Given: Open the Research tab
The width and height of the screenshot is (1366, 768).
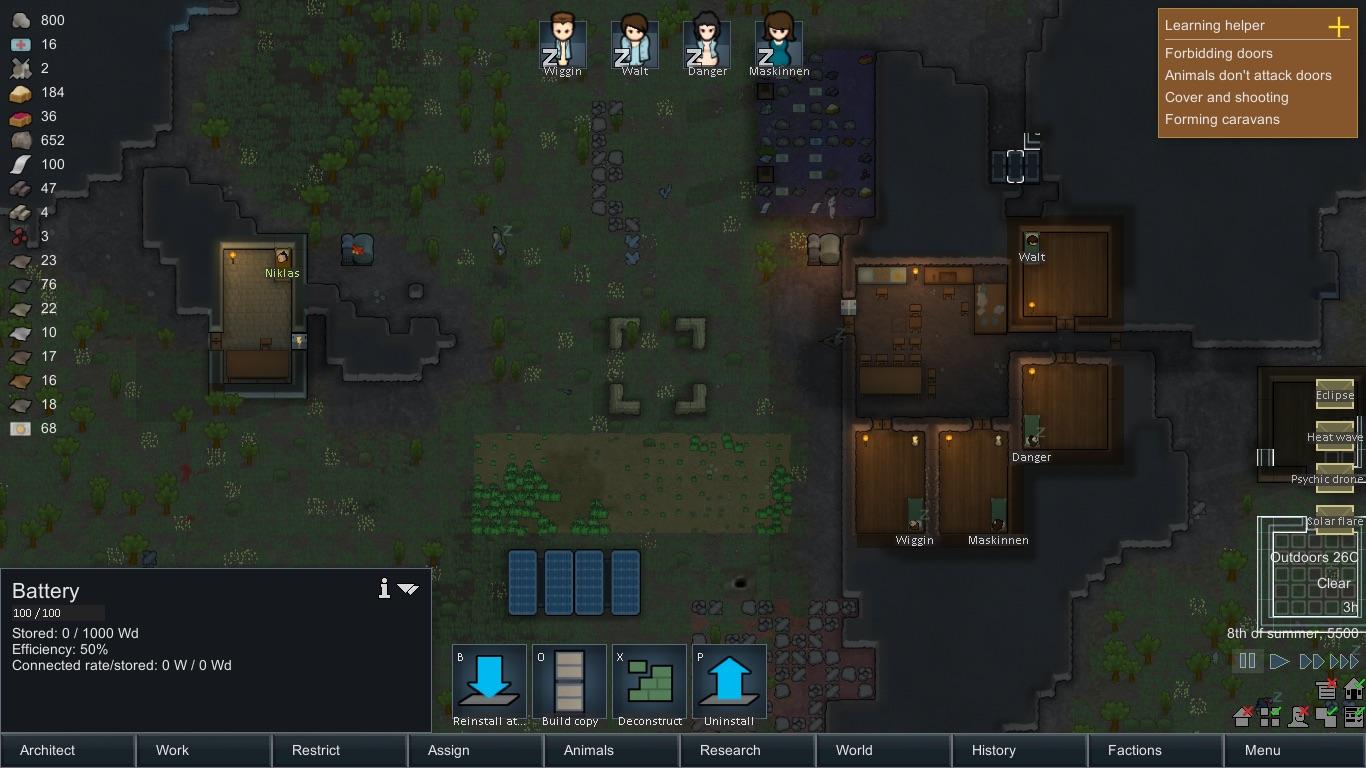Looking at the screenshot, I should point(729,750).
